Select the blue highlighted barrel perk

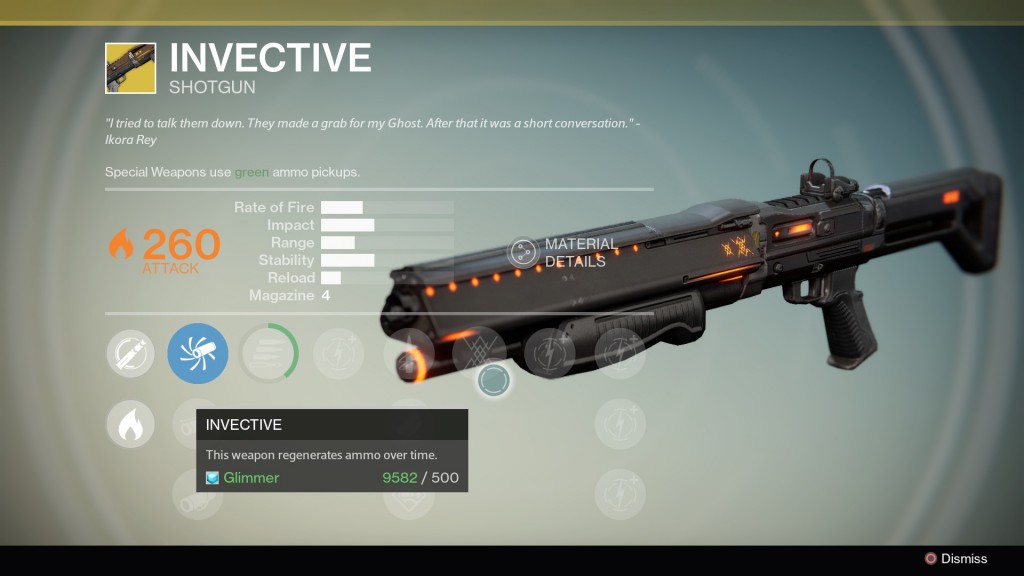pyautogui.click(x=198, y=353)
